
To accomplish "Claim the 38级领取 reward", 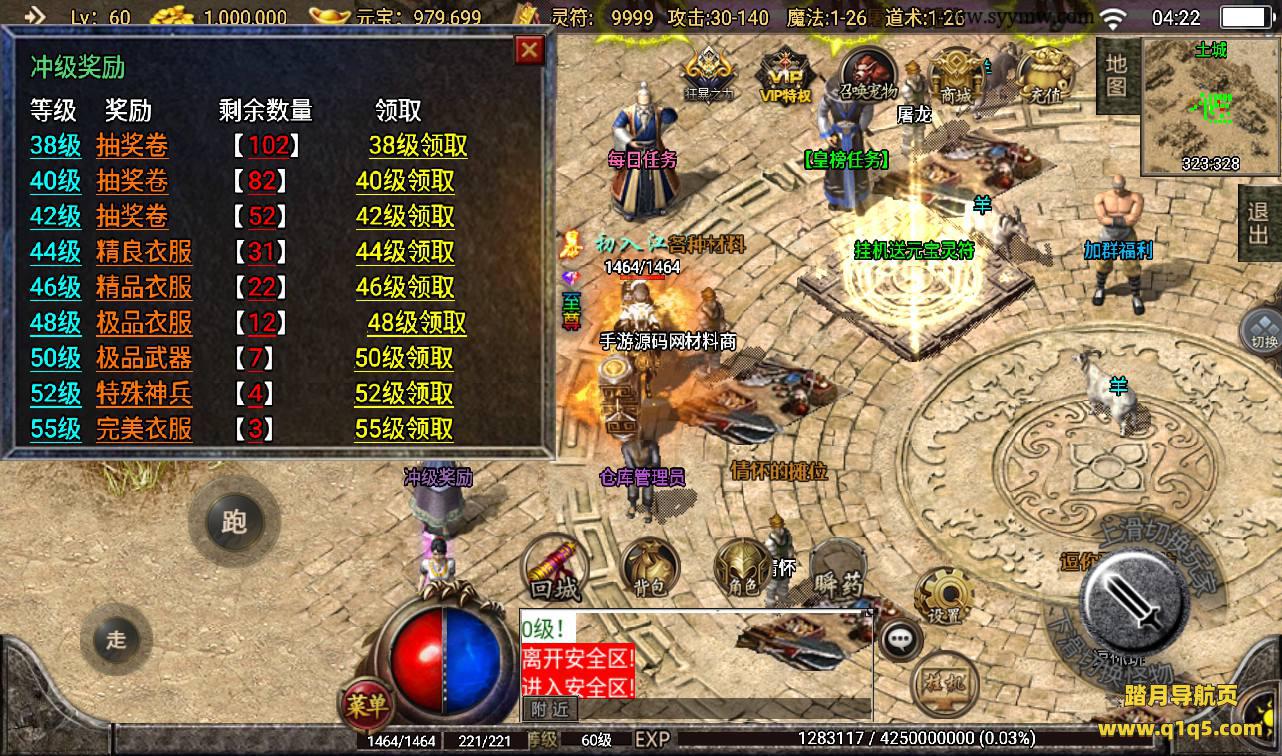I will pyautogui.click(x=418, y=145).
